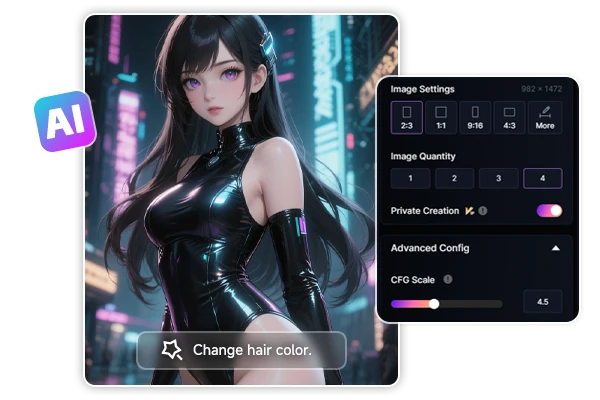This screenshot has height=400, width=600.
Task: Pick the 9:16 portrait ratio
Action: tap(475, 118)
